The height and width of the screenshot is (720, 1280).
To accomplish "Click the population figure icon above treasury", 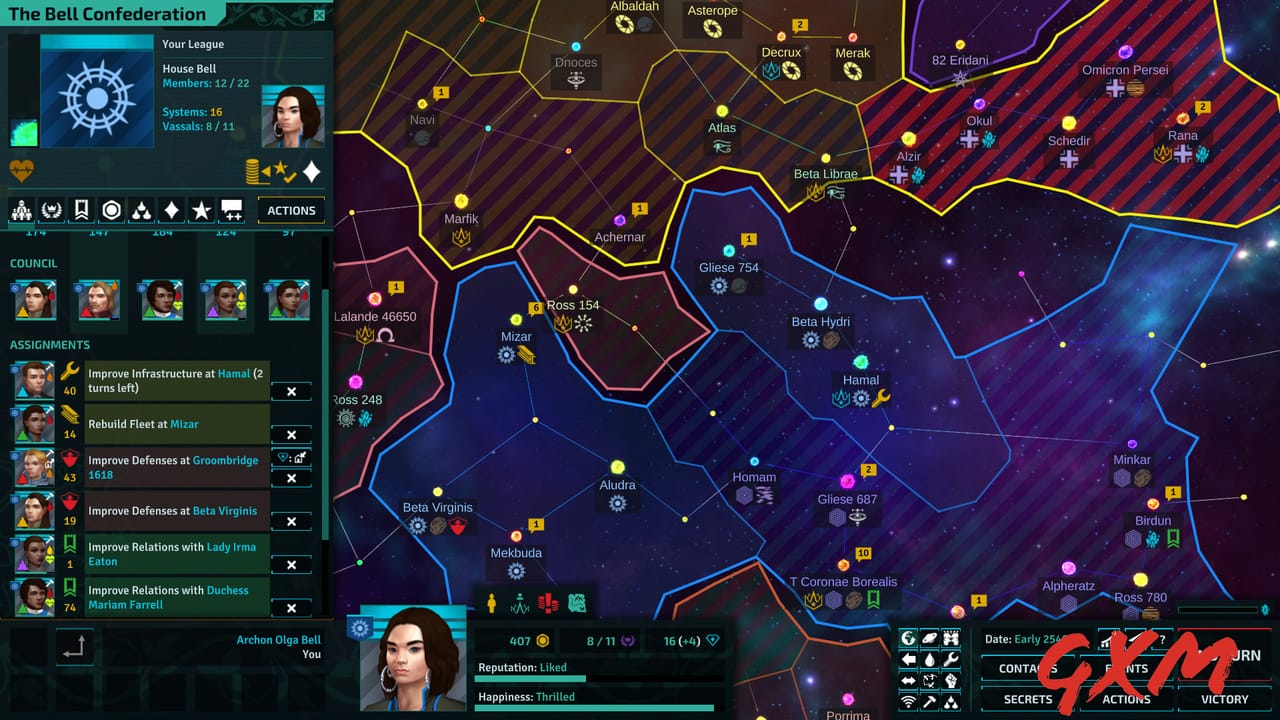I will click(491, 604).
